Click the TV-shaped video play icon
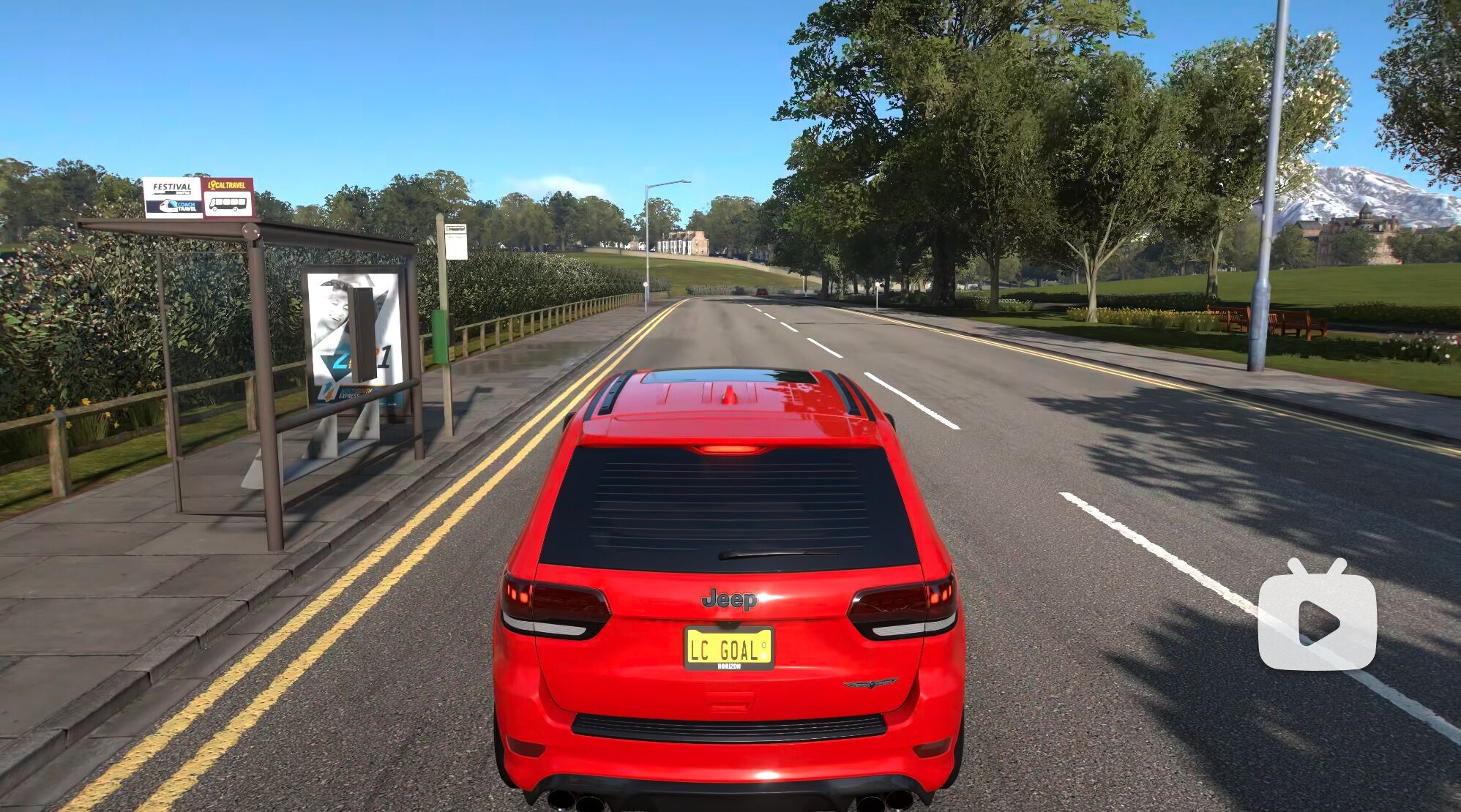The height and width of the screenshot is (812, 1461). [x=1317, y=619]
